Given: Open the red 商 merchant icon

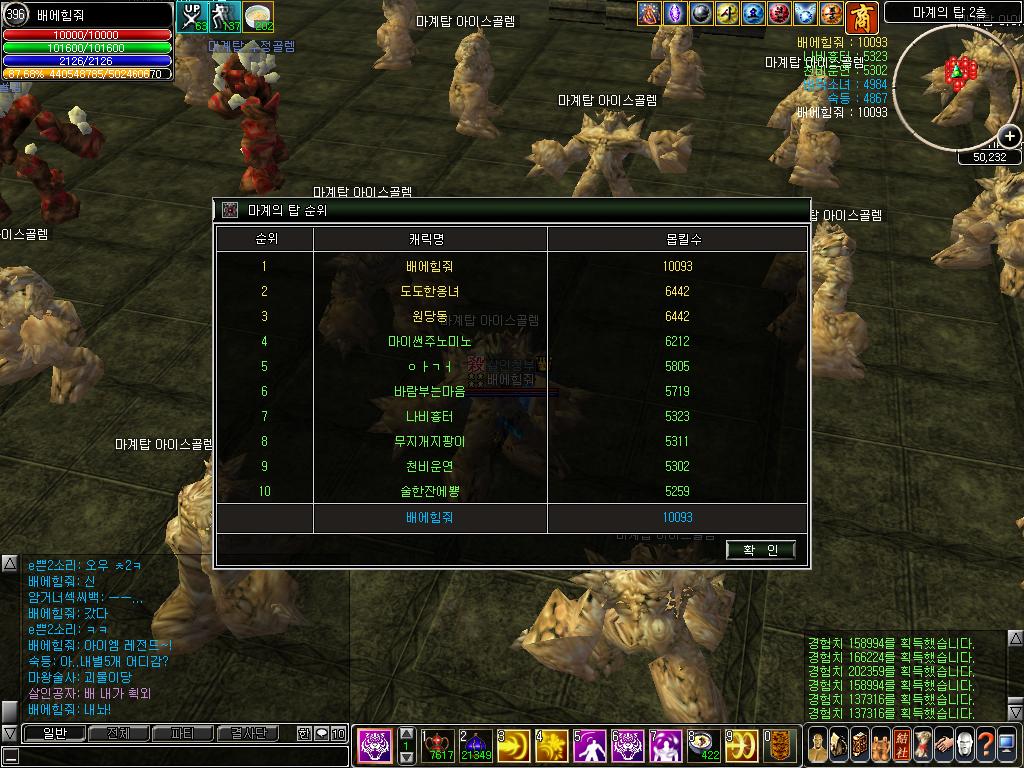Looking at the screenshot, I should 861,15.
